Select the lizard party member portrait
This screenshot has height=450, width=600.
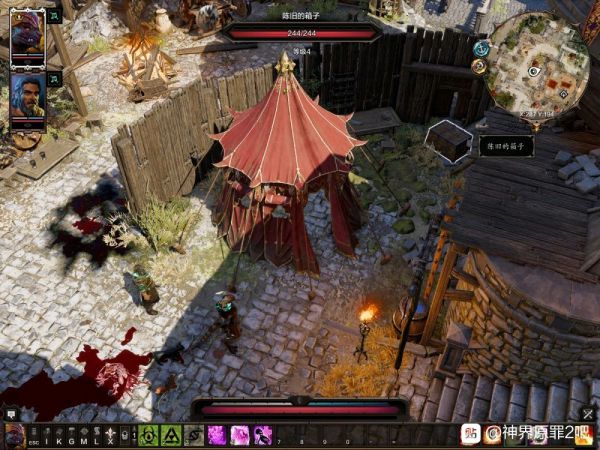coord(27,36)
